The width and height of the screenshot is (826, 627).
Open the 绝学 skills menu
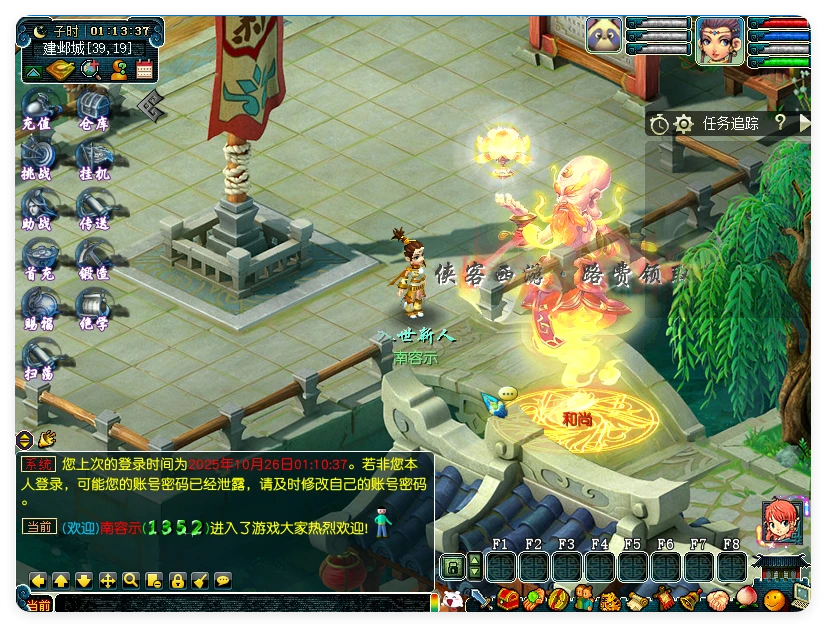(x=93, y=308)
